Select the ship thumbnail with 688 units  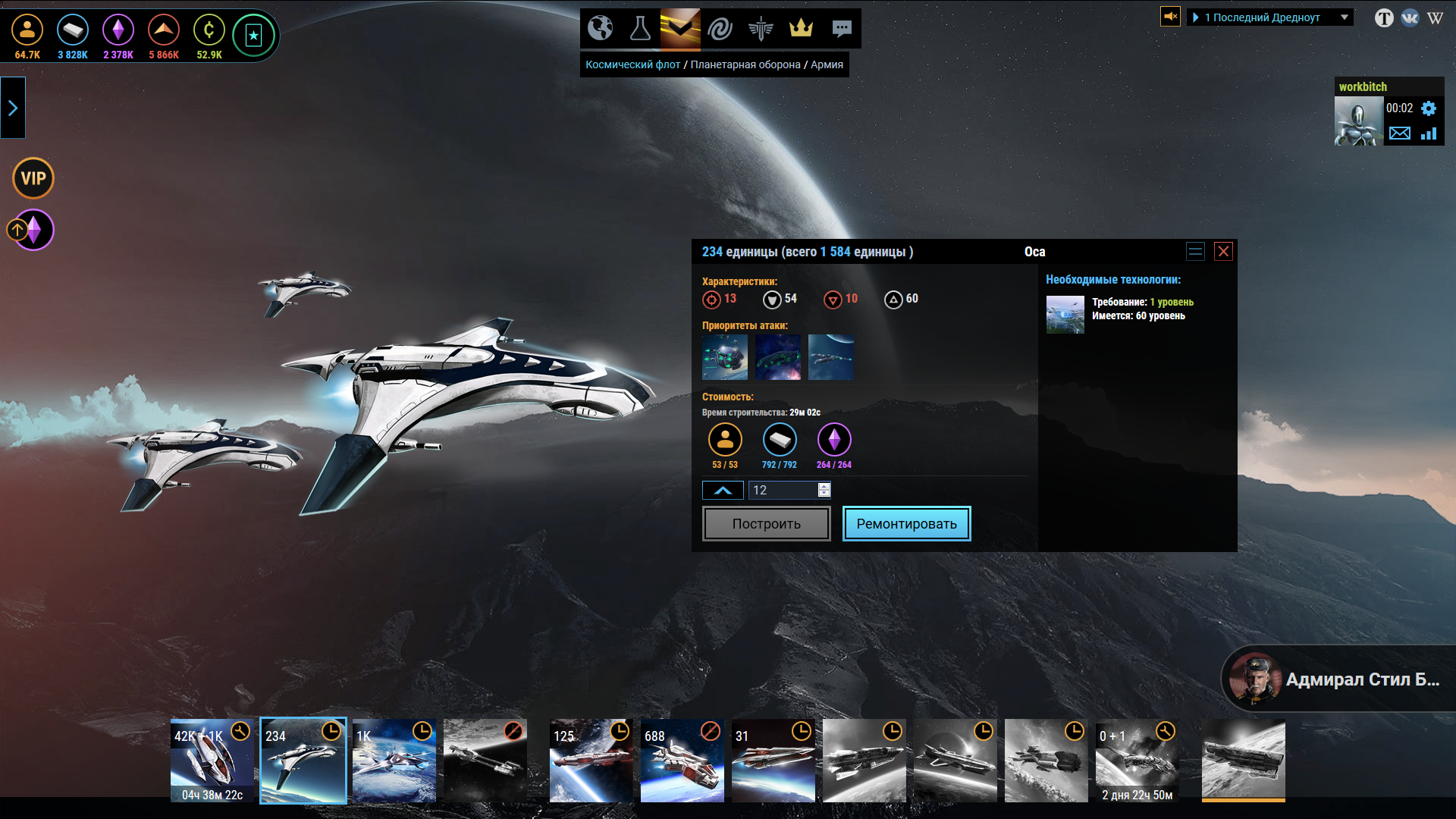(682, 760)
